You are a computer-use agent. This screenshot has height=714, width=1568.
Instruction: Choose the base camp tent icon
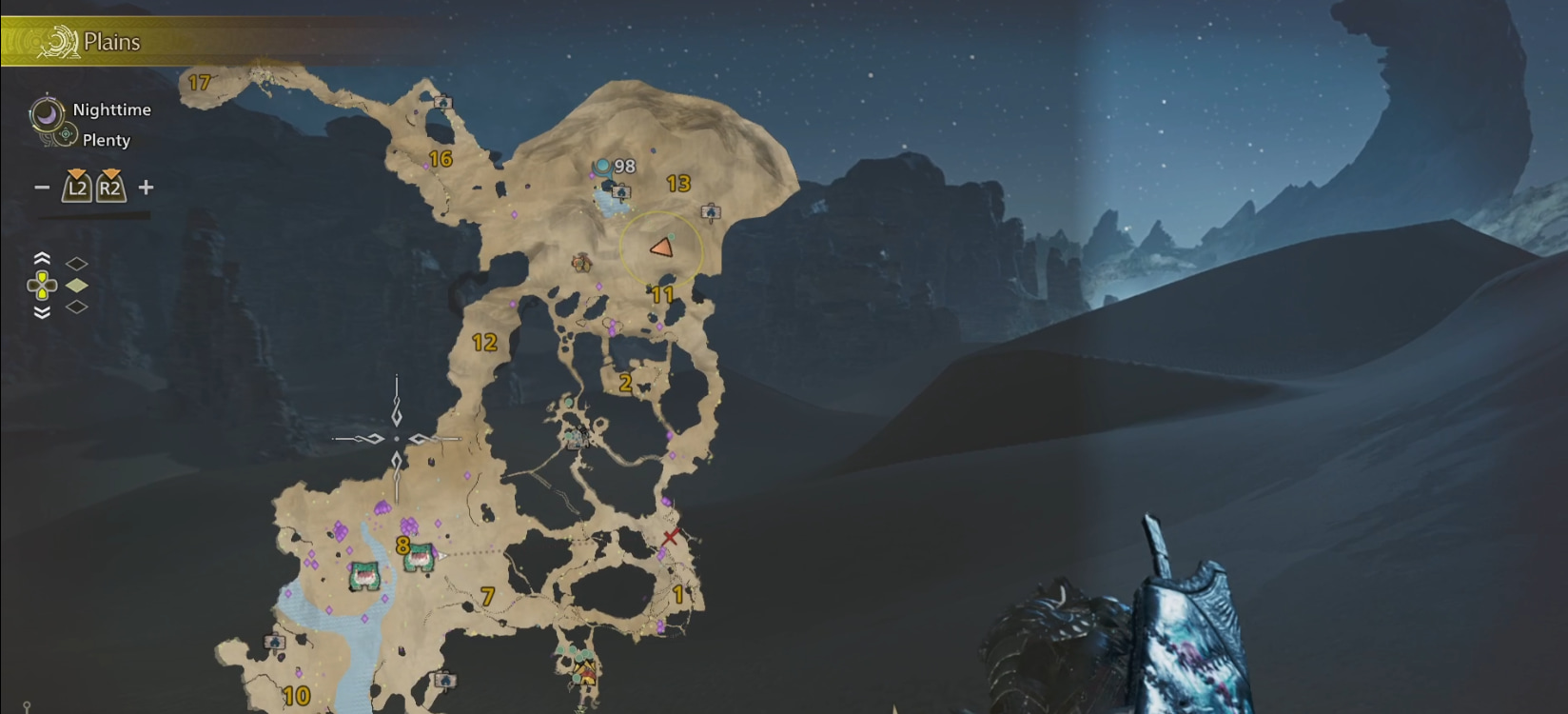point(584,672)
